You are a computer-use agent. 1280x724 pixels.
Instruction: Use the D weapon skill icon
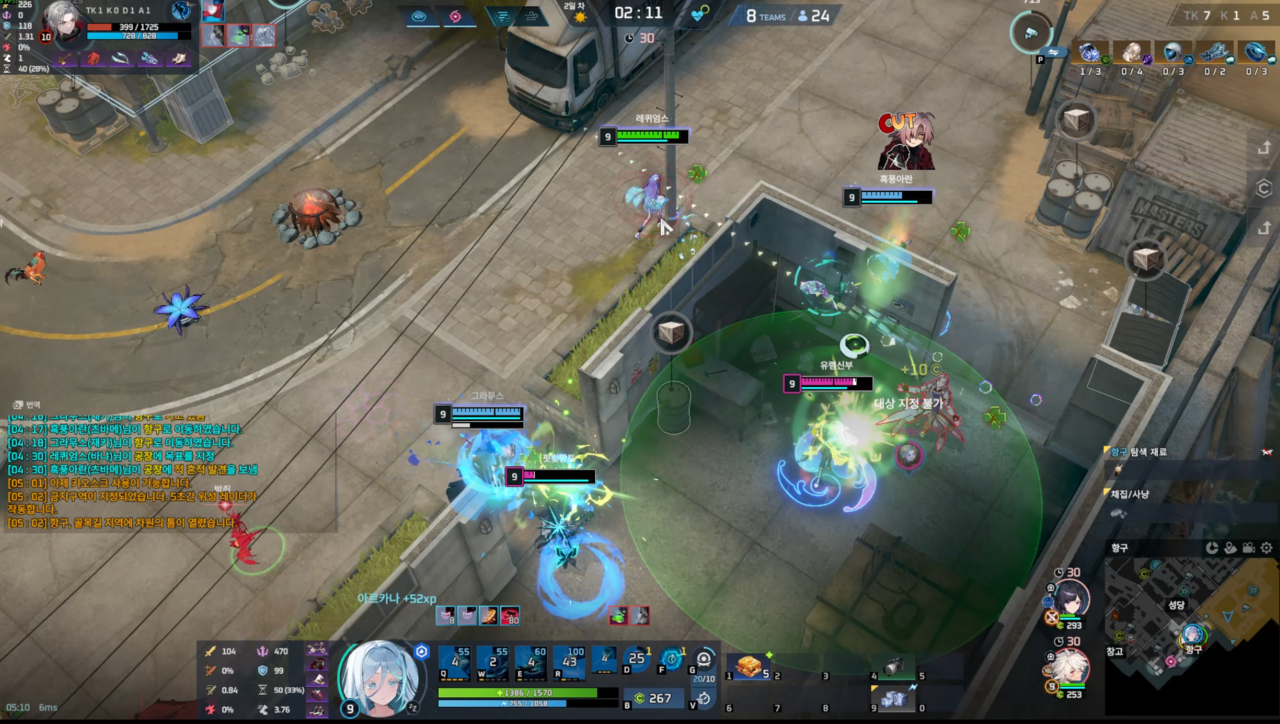coord(636,660)
